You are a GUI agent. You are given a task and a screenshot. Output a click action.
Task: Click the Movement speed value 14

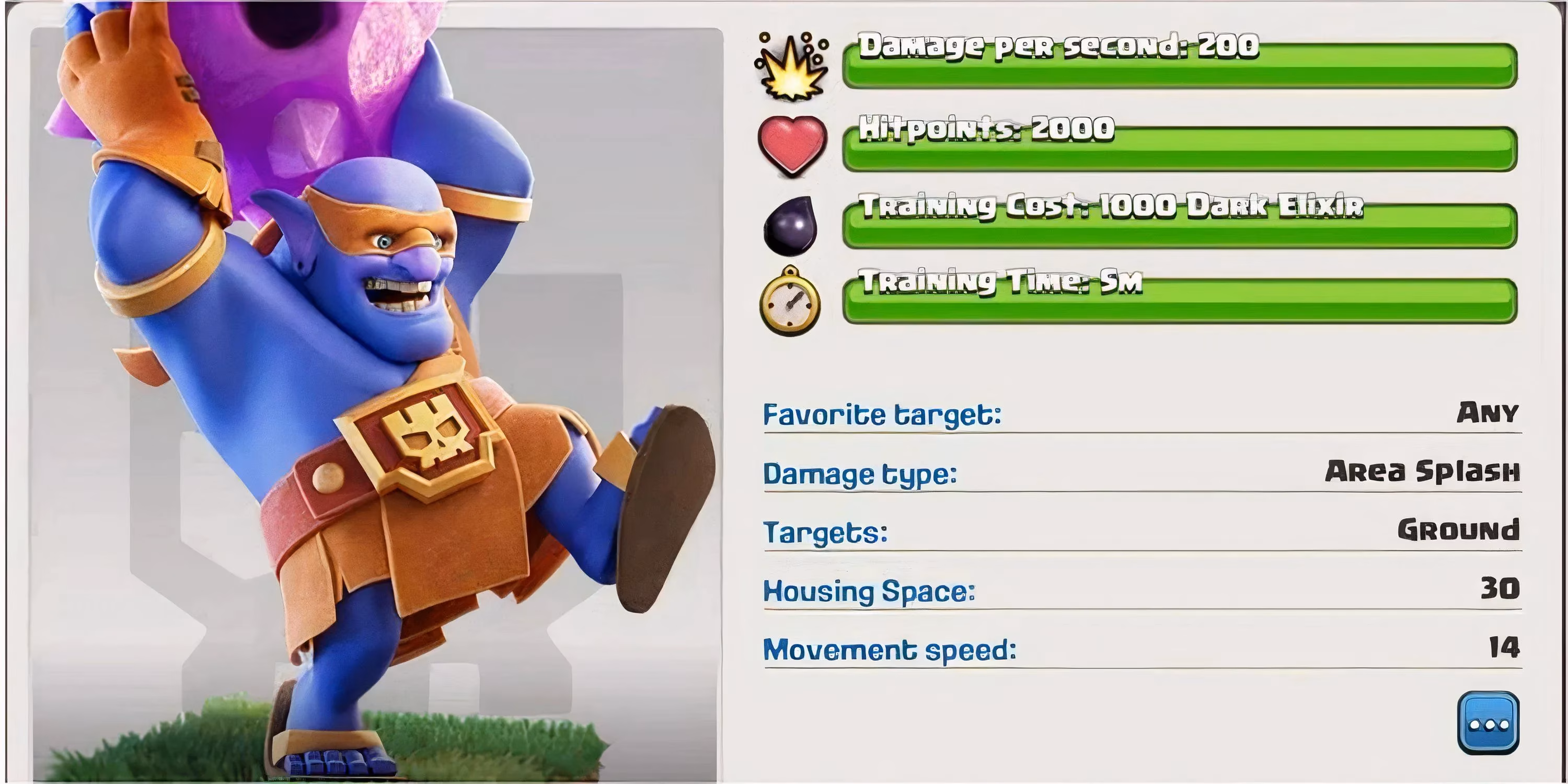[1504, 648]
